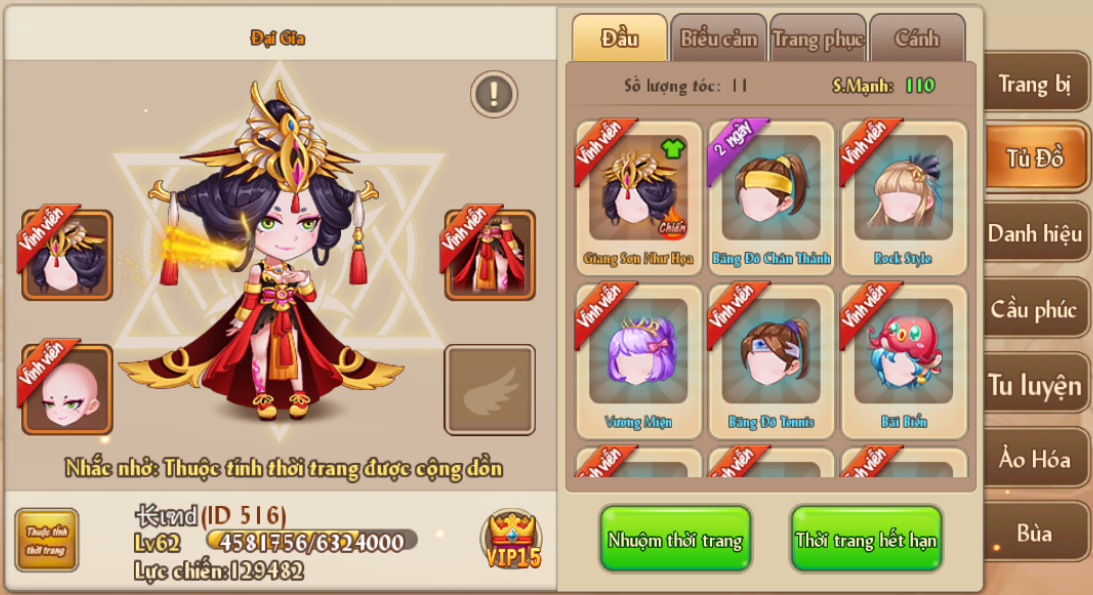Open the Biểu cảm tab
Screen dimensions: 1093x595
coord(718,40)
